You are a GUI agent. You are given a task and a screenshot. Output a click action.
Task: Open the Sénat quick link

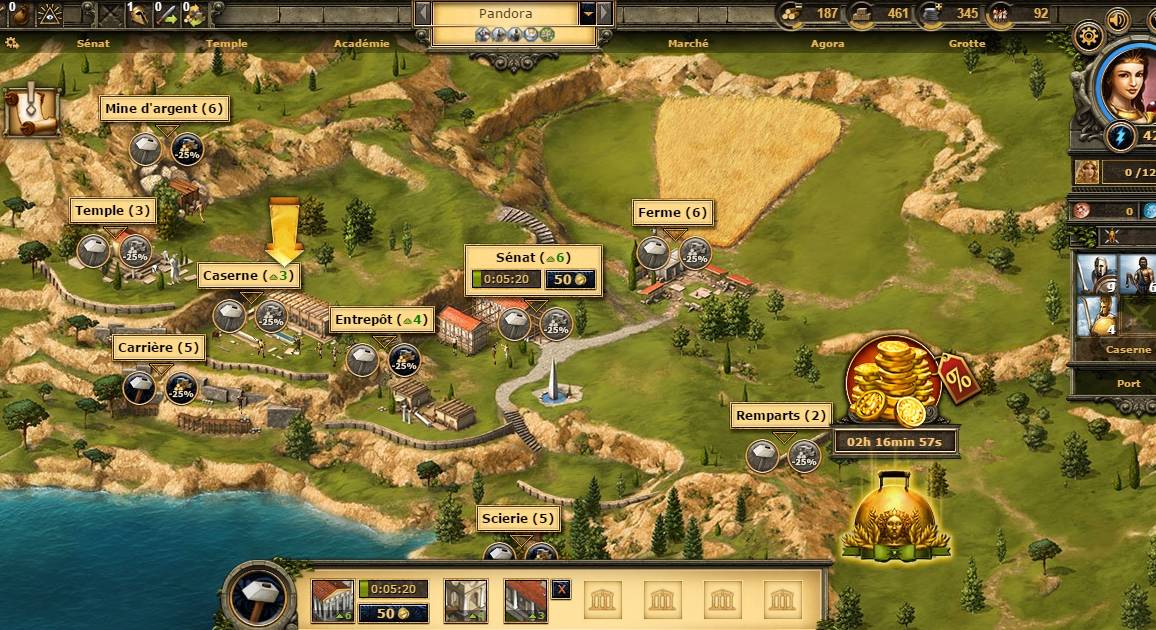[93, 44]
